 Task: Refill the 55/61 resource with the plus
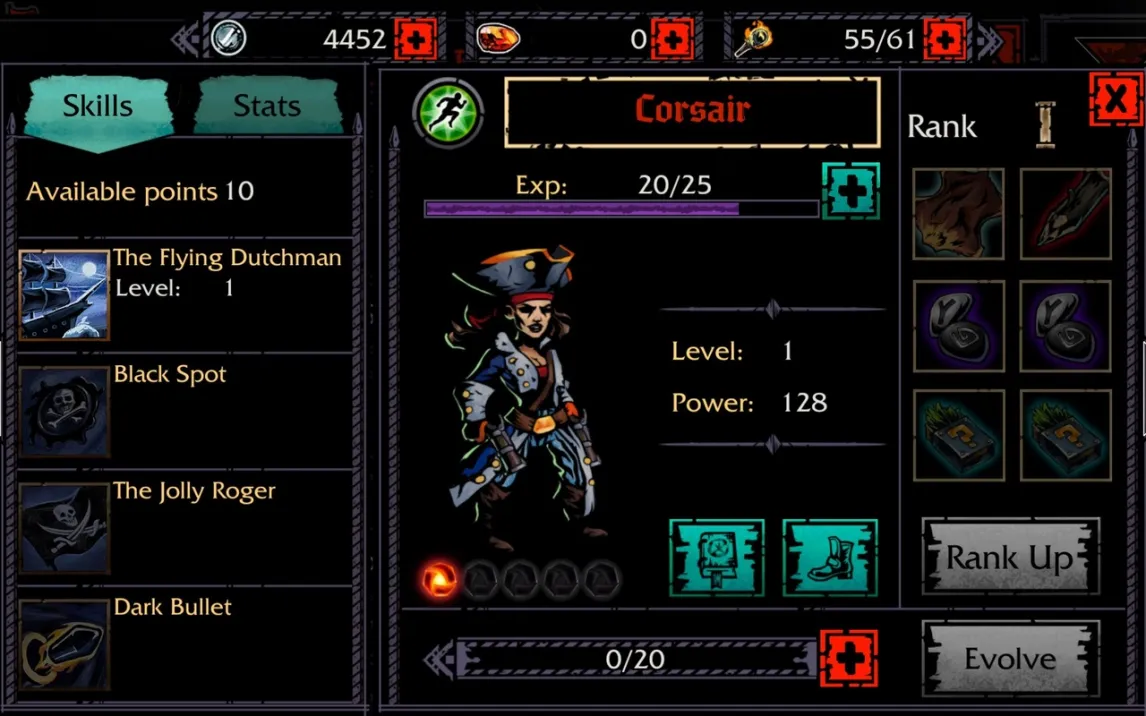pos(944,40)
